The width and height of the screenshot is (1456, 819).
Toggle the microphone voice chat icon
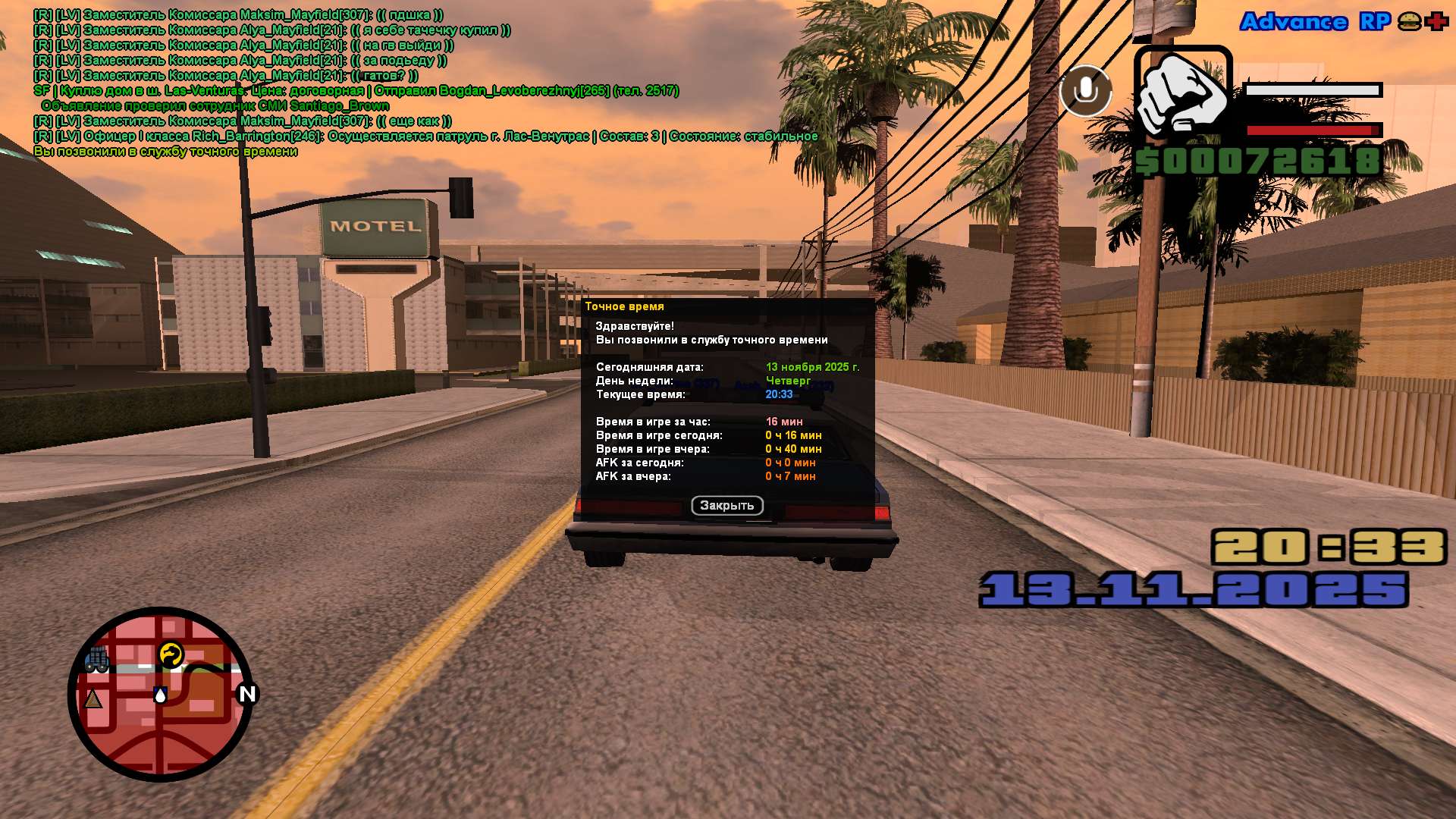1085,91
